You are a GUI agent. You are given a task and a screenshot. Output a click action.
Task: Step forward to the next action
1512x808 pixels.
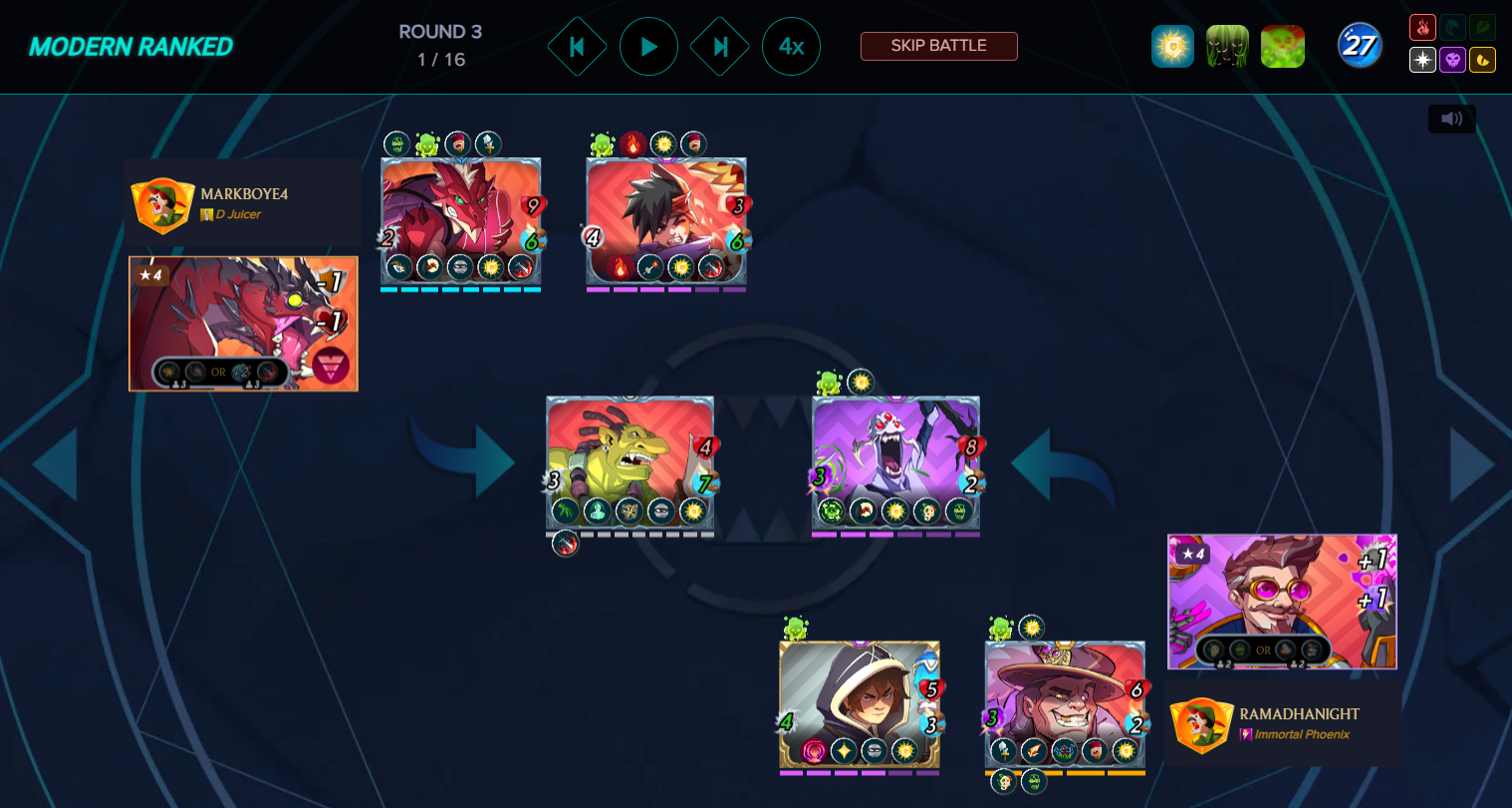720,47
